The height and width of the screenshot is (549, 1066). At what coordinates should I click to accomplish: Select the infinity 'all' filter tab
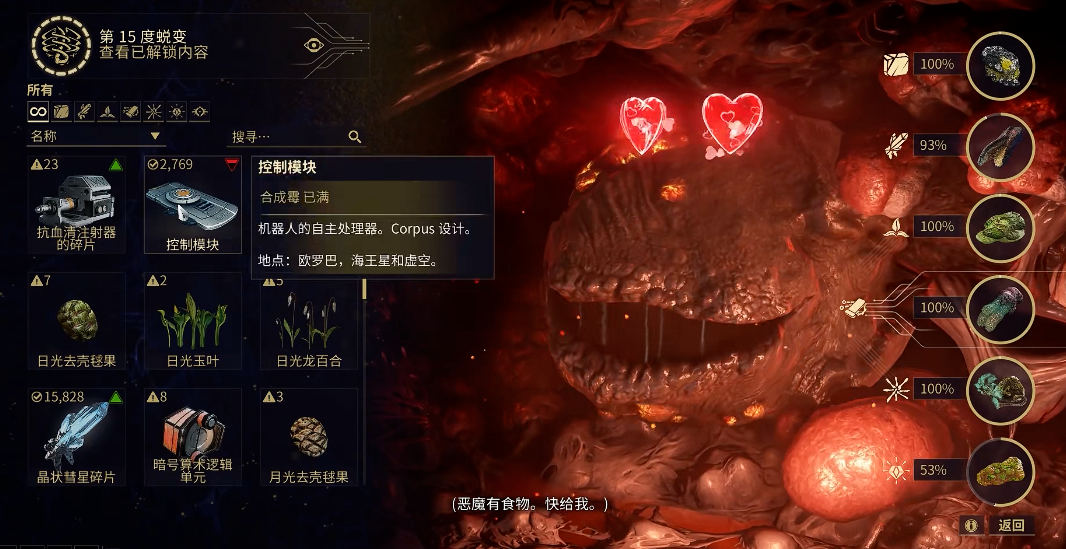point(38,111)
